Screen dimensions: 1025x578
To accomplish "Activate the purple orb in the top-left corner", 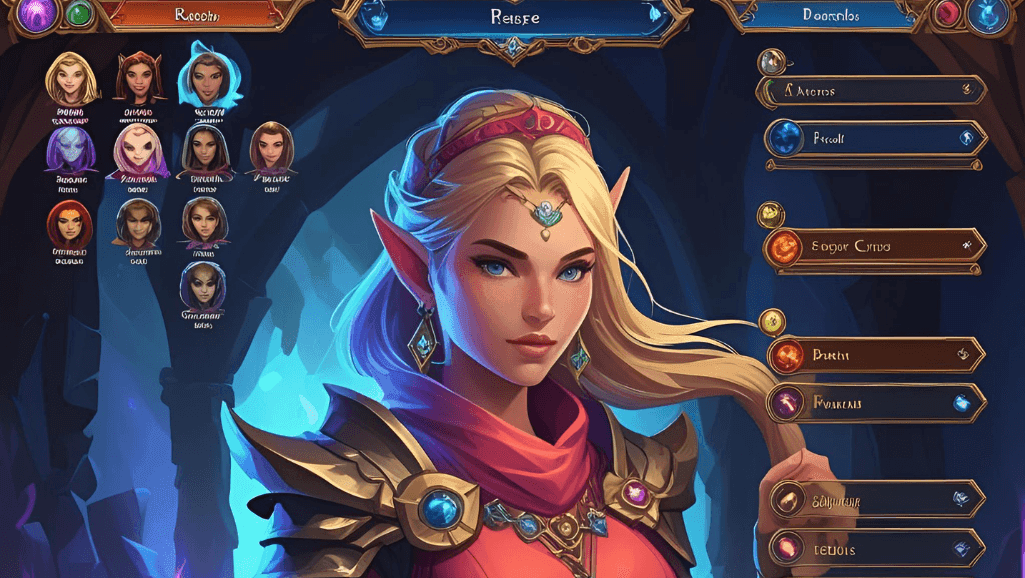I will (36, 15).
